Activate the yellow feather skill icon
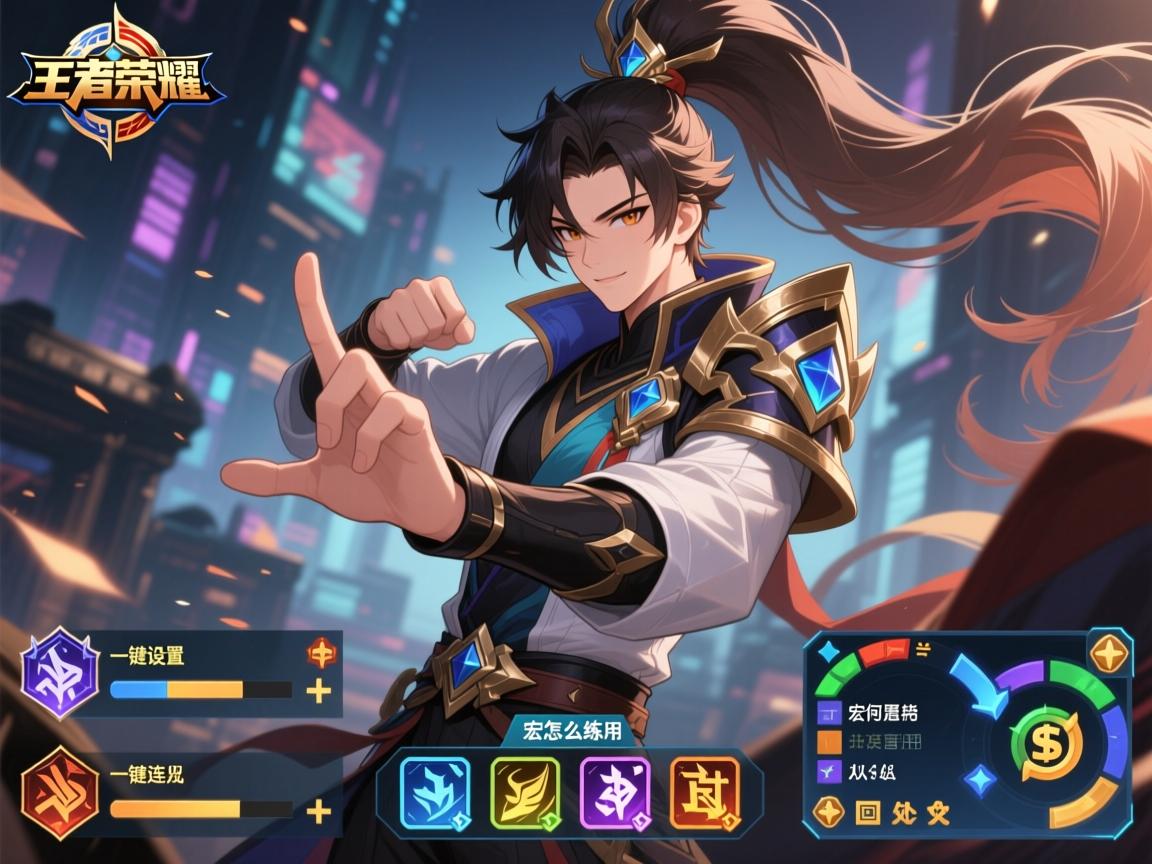The width and height of the screenshot is (1152, 864). [x=525, y=792]
